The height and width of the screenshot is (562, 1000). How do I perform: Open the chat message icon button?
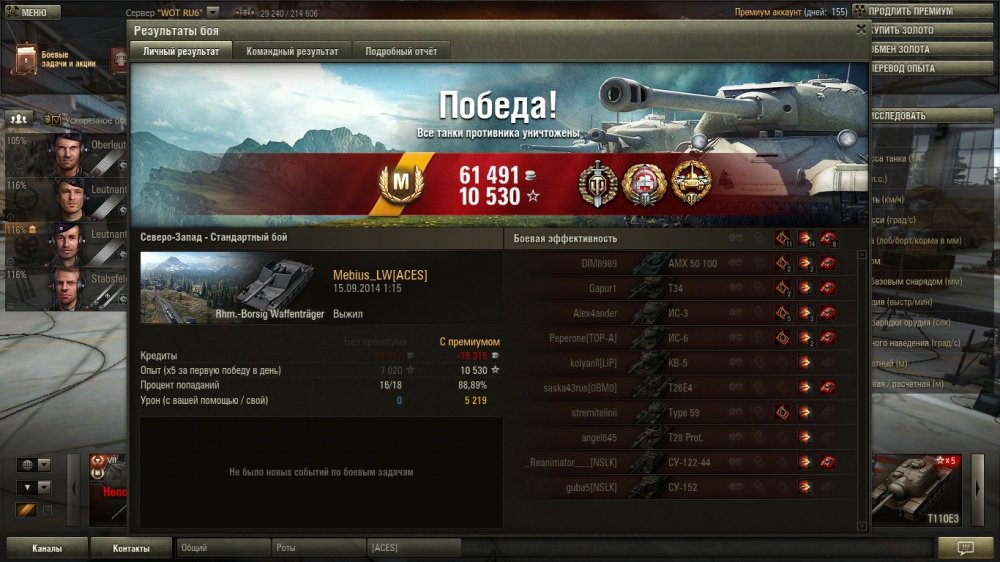click(965, 548)
